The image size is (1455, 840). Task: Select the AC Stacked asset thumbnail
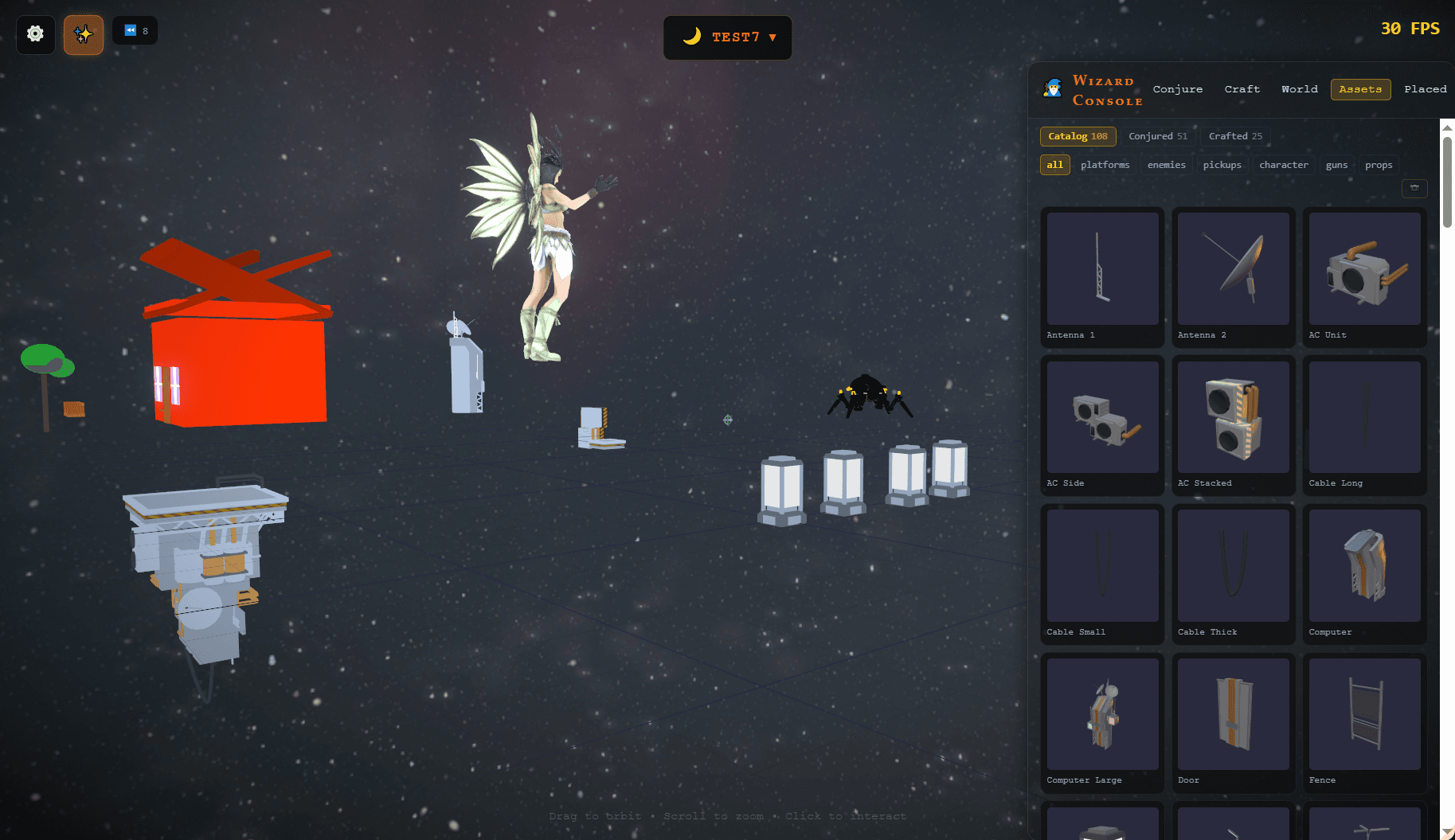click(x=1233, y=418)
